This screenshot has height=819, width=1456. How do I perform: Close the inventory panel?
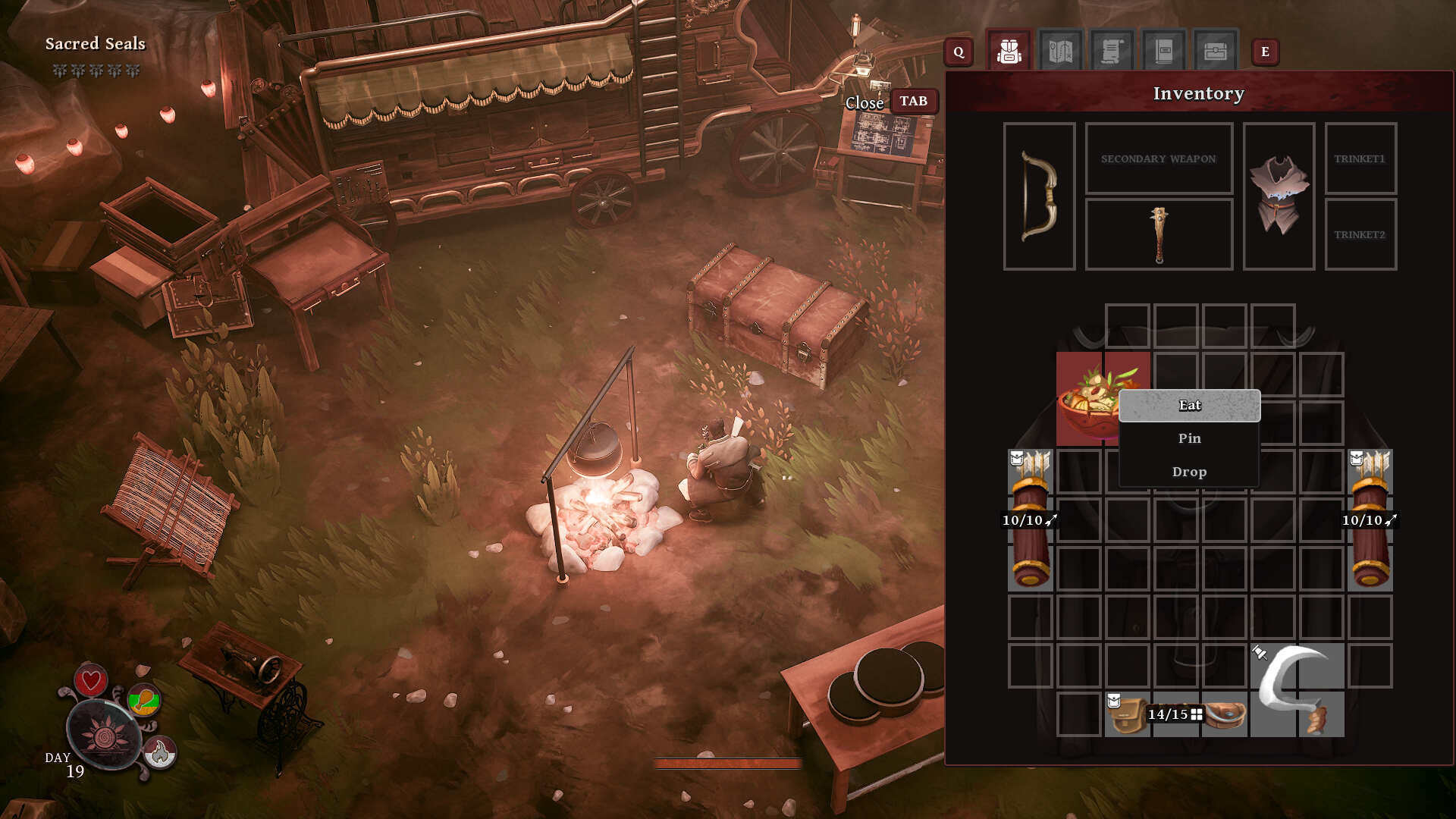tap(913, 102)
